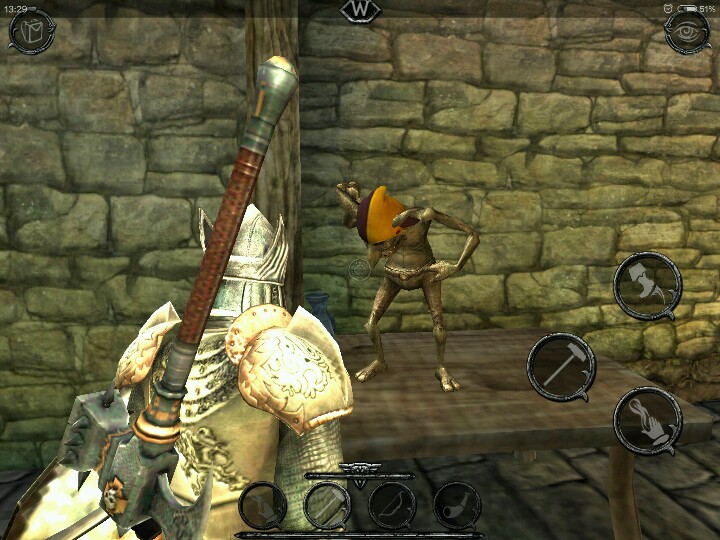Expand the winged quick slot bar handle
The width and height of the screenshot is (720, 540).
(x=359, y=470)
